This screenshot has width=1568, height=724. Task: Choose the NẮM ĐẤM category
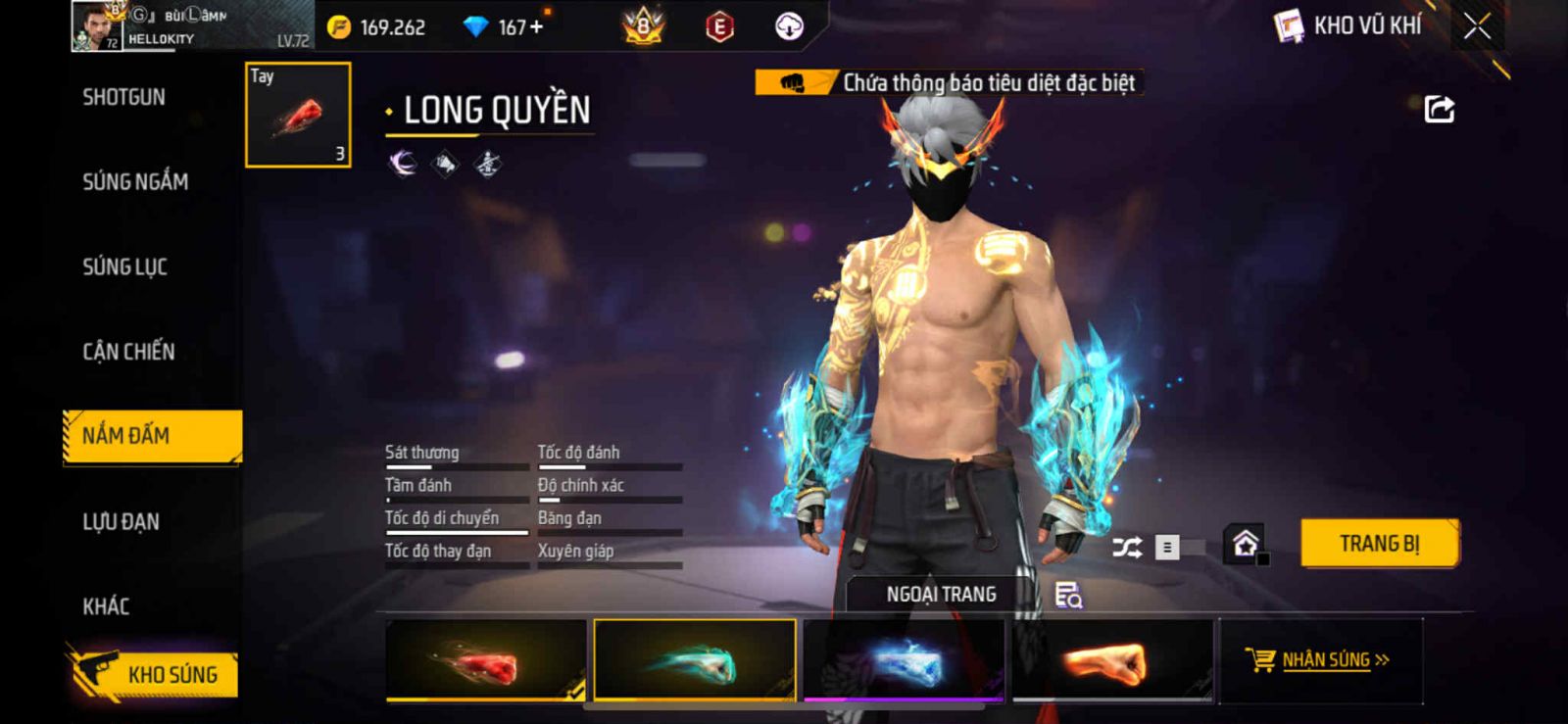coord(152,436)
